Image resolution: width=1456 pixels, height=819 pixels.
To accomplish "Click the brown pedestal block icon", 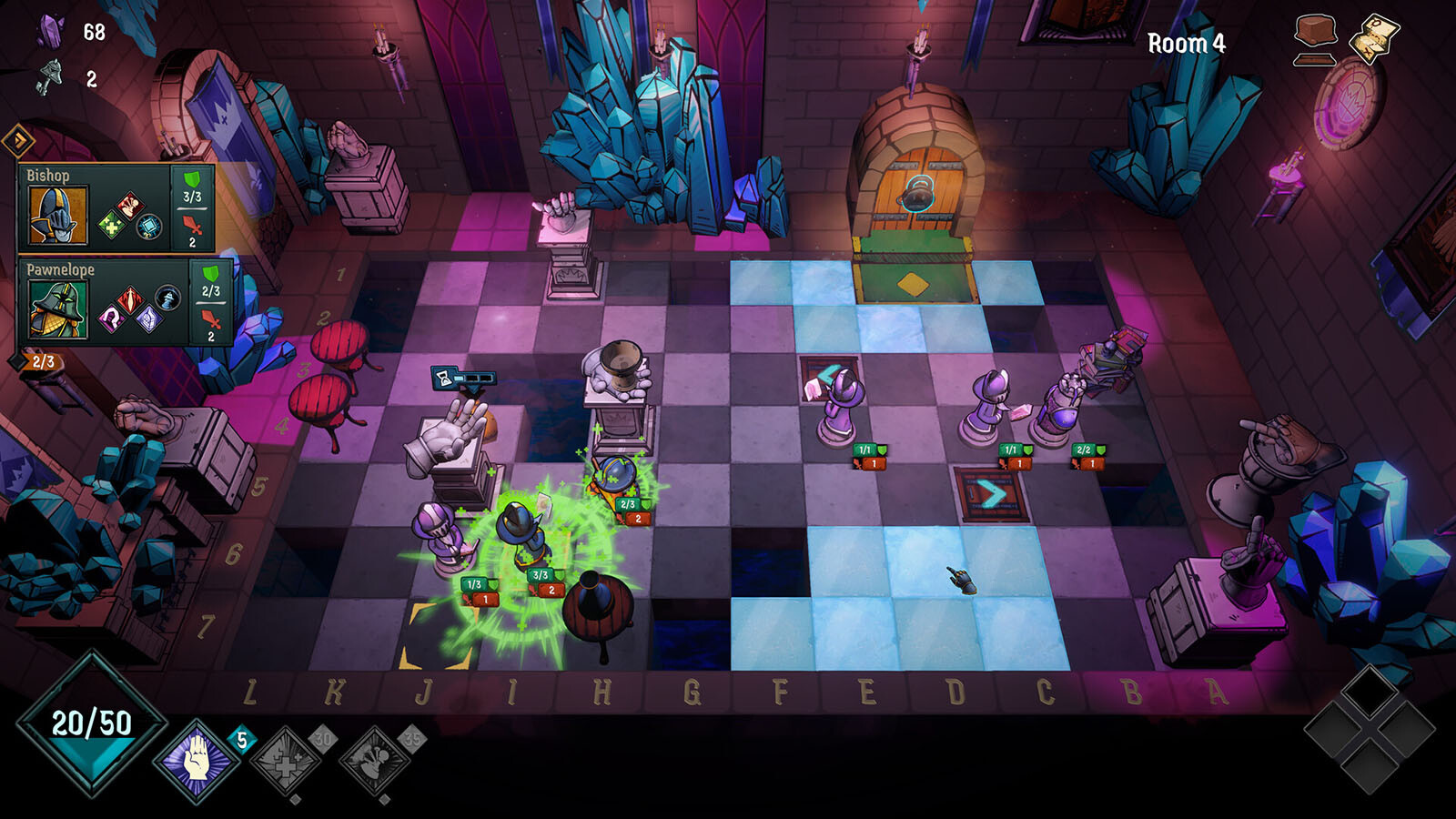I will tap(1316, 38).
